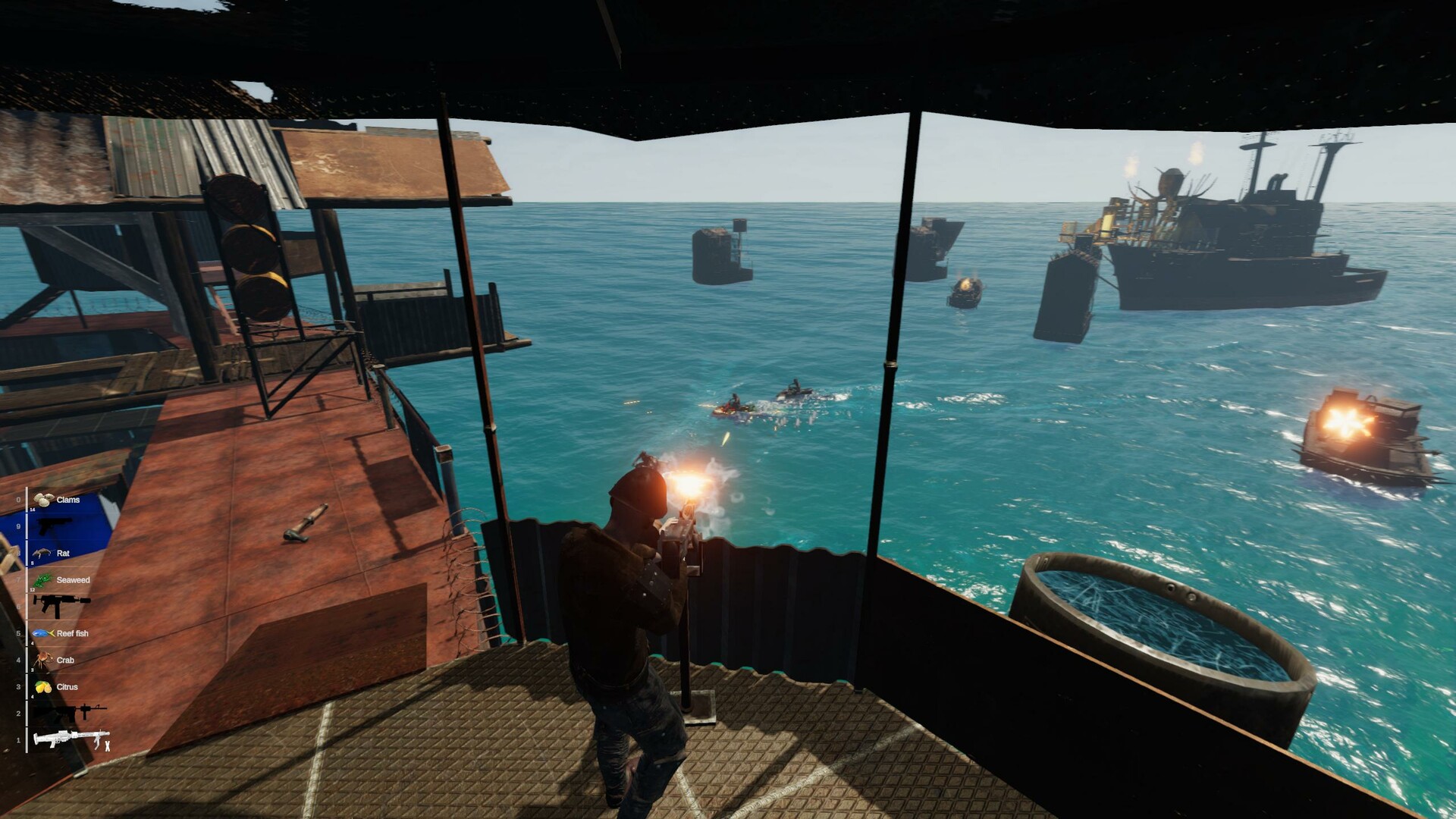
Task: Select the Reef fish icon in slot 5
Action: pos(42,633)
